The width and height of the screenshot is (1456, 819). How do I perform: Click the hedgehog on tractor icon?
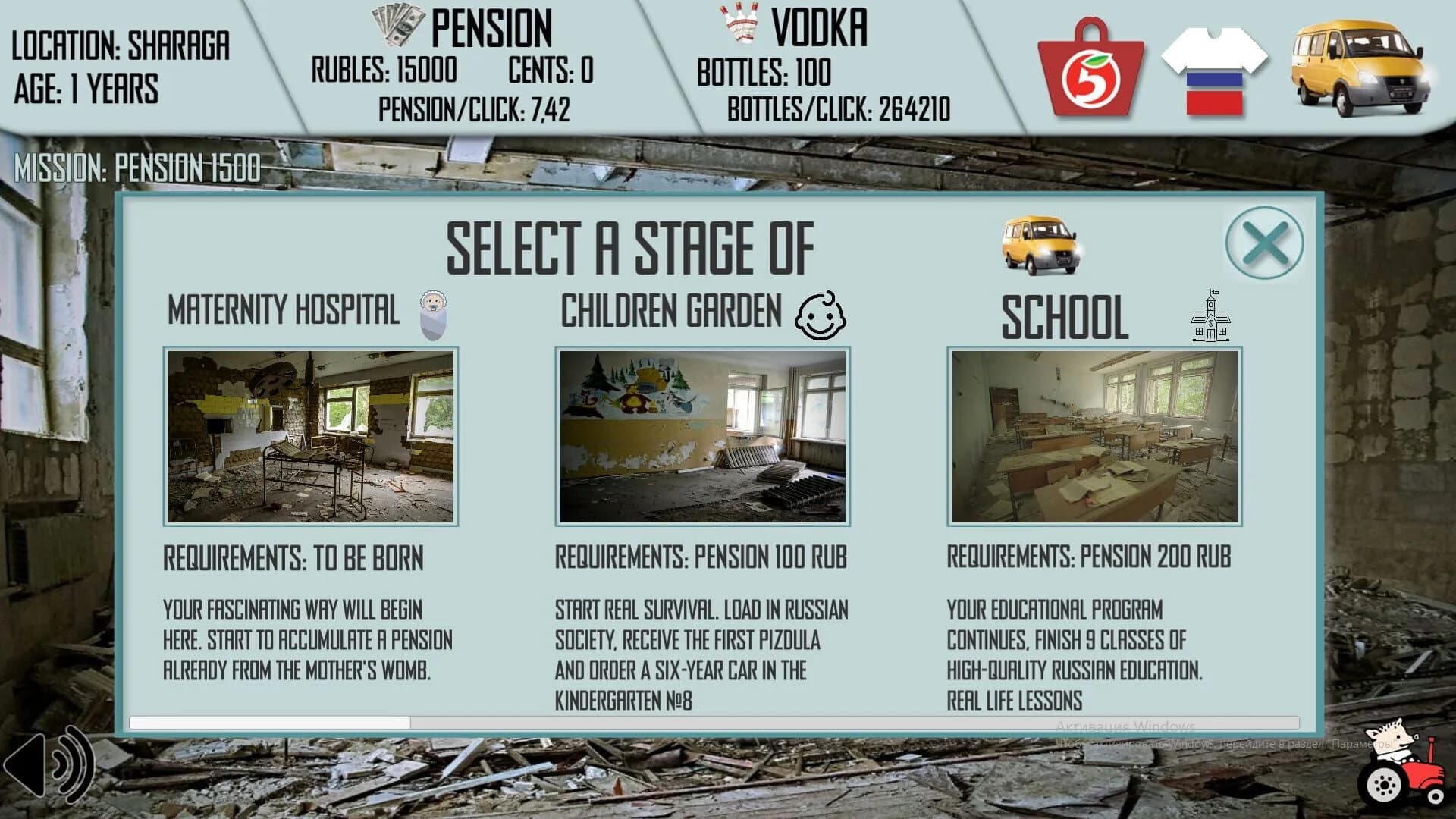pyautogui.click(x=1399, y=766)
